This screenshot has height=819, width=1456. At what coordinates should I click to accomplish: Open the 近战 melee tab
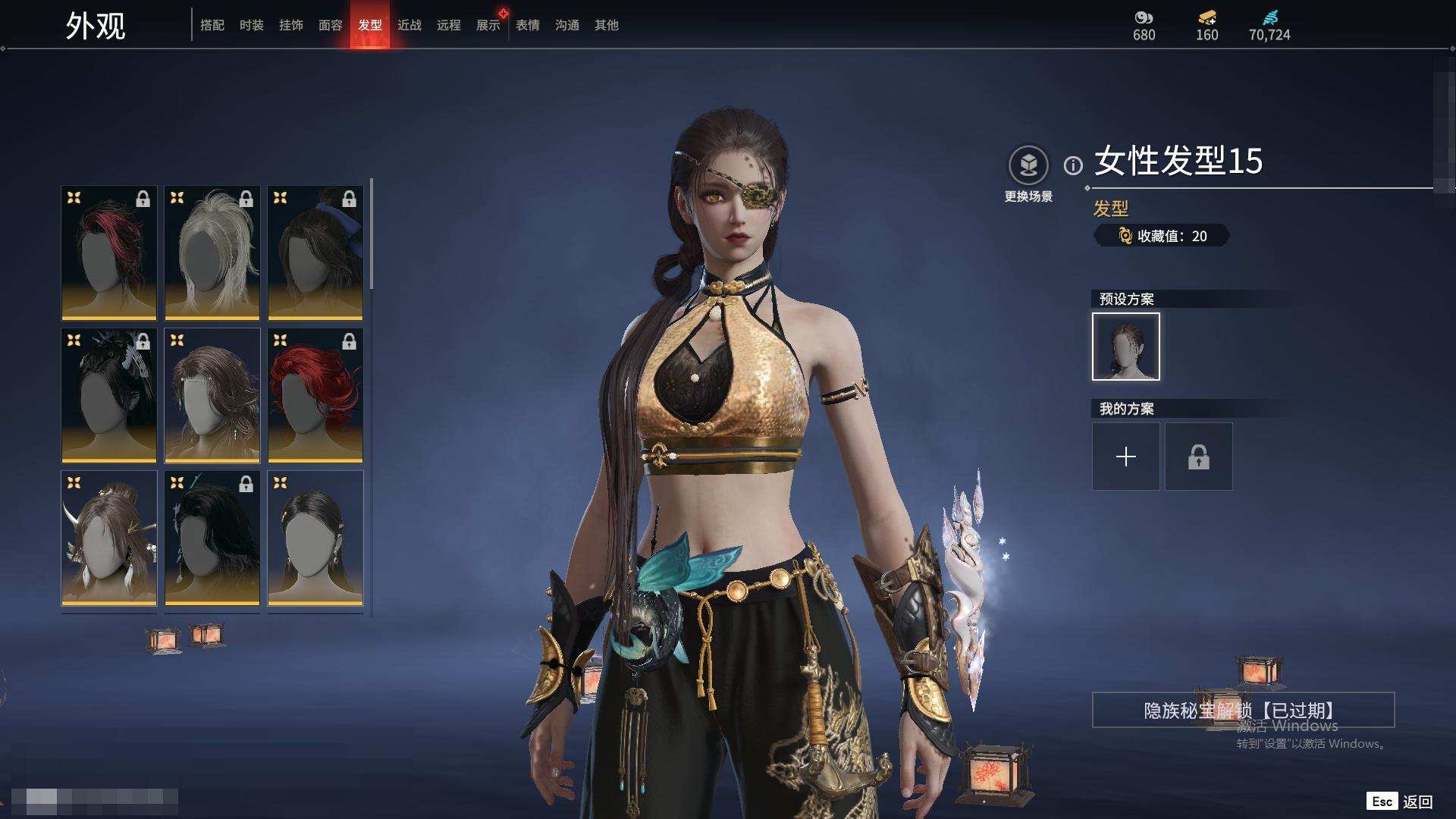(409, 25)
